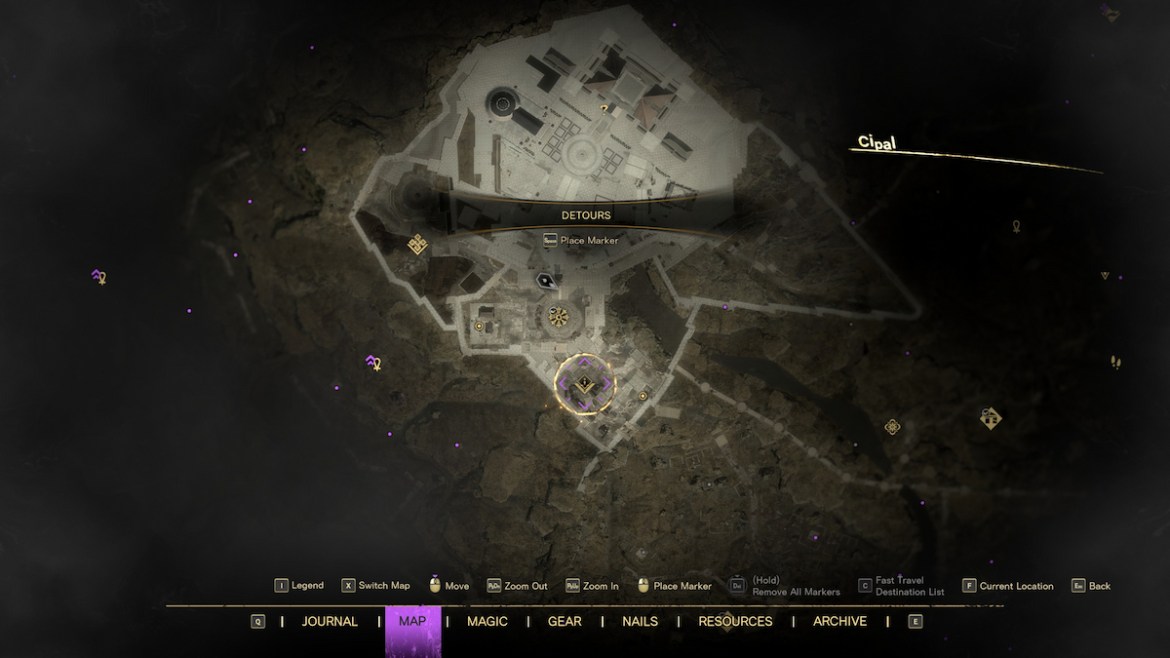Open the Nails tab

[640, 621]
